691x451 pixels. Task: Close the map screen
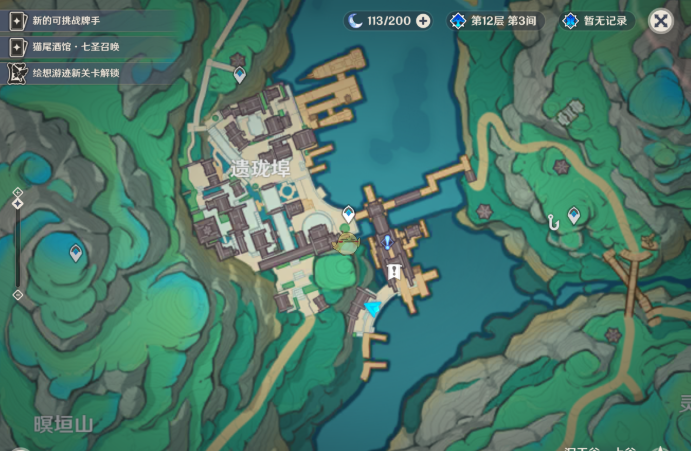(x=659, y=20)
